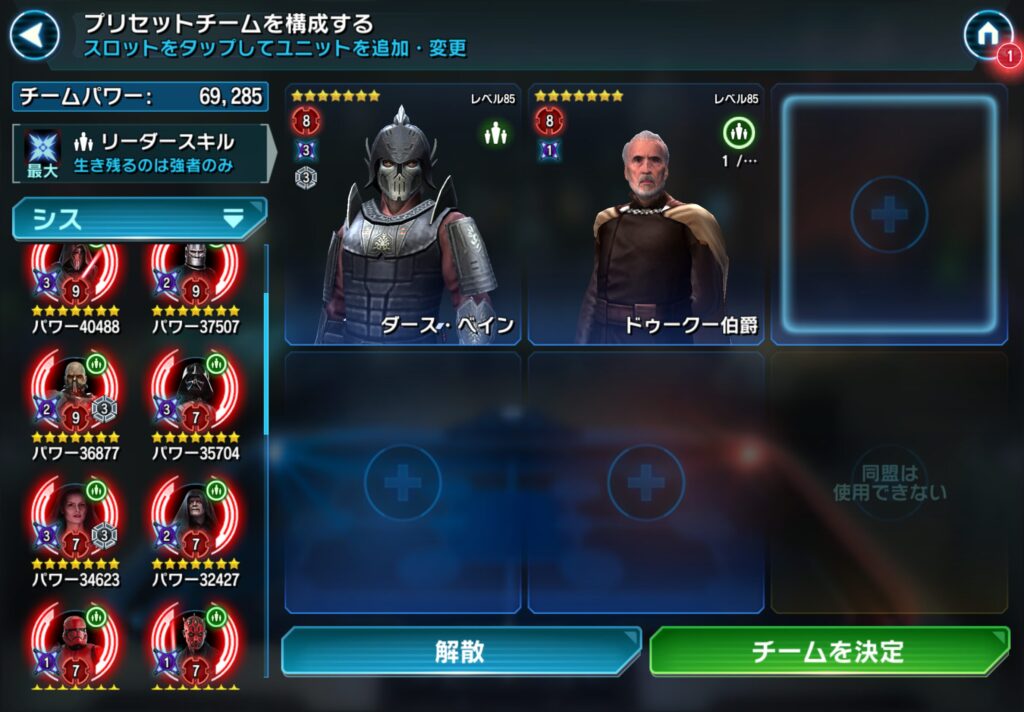Open the シス faction filter dropdown
Screen dimensions: 1024x712
pos(139,219)
